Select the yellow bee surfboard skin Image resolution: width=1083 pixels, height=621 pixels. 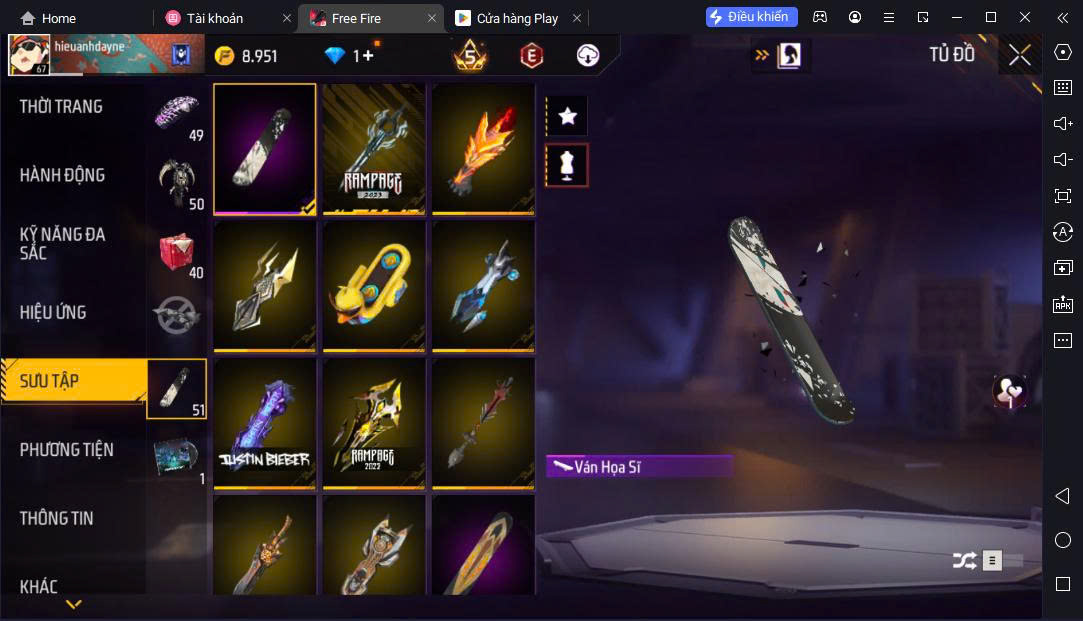(x=373, y=284)
